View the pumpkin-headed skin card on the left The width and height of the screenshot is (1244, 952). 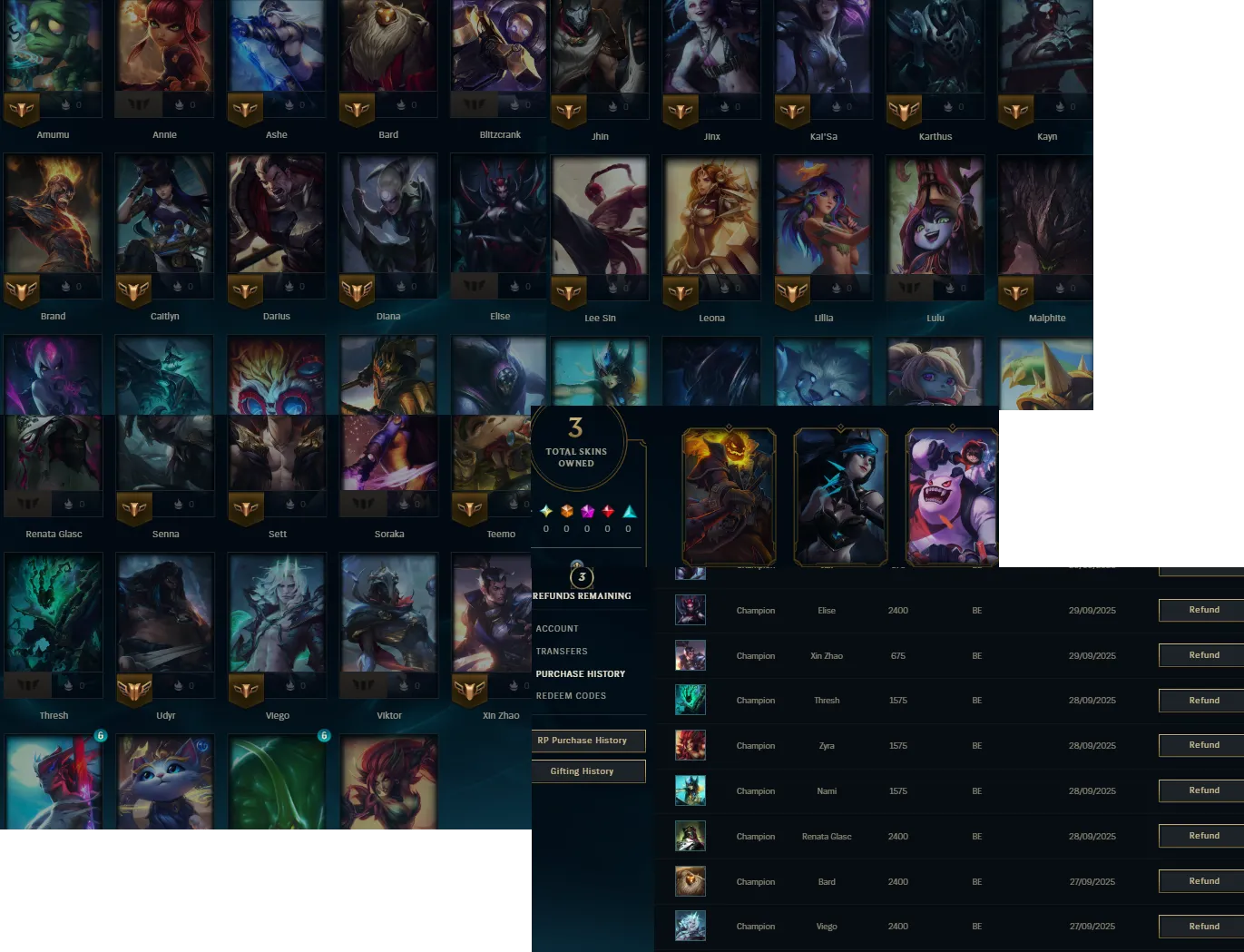[x=729, y=496]
